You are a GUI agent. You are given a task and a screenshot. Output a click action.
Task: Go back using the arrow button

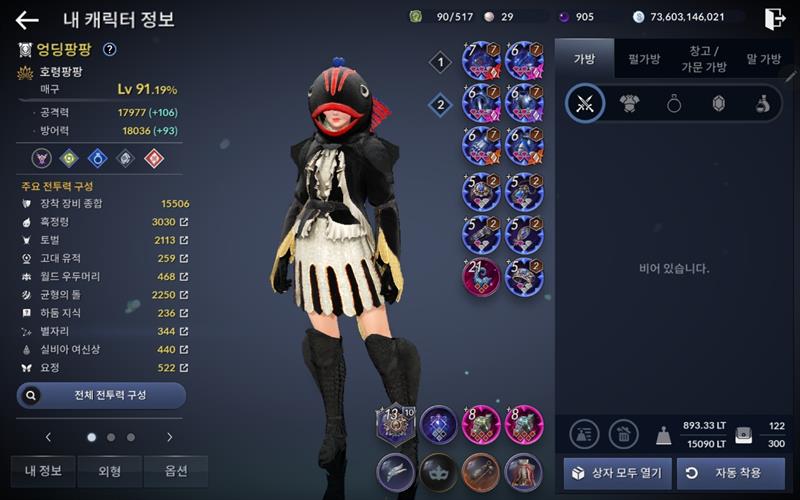click(27, 19)
